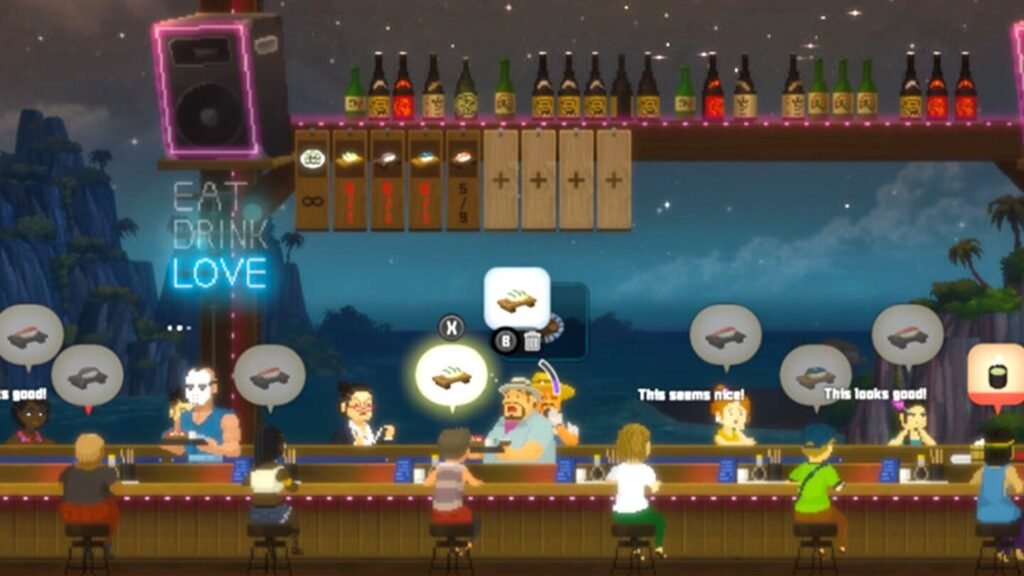The width and height of the screenshot is (1024, 576).
Task: Discard the dish with the trash can icon
Action: click(x=532, y=341)
